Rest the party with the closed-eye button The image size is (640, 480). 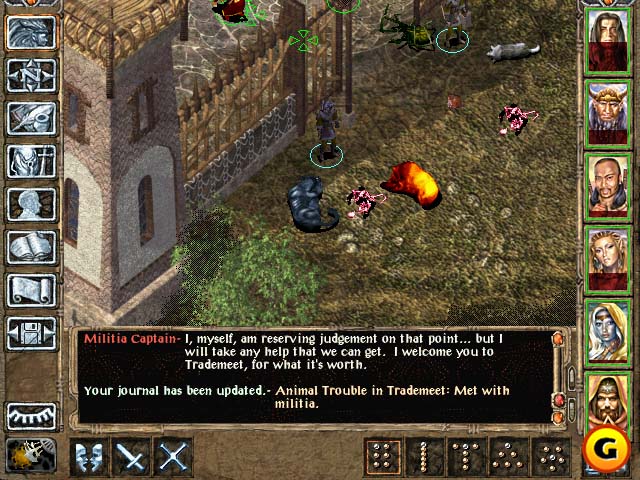(x=31, y=415)
